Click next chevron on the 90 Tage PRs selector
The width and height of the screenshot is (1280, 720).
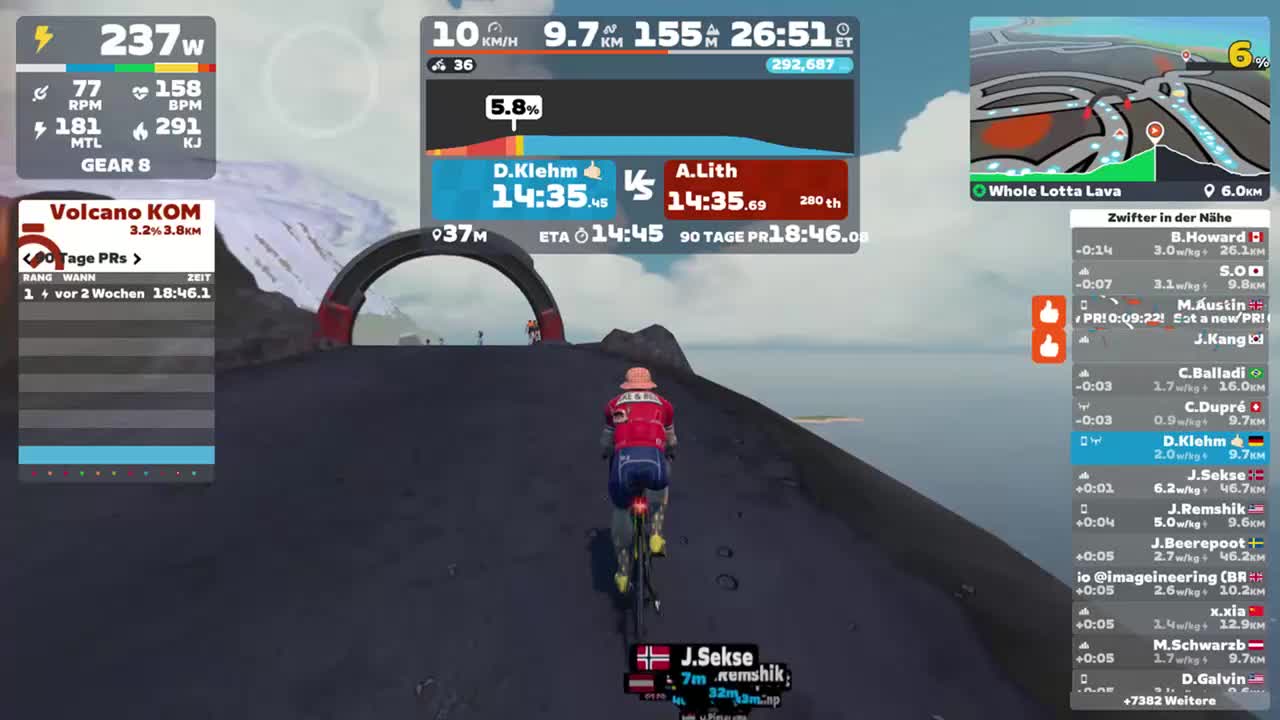tap(138, 258)
